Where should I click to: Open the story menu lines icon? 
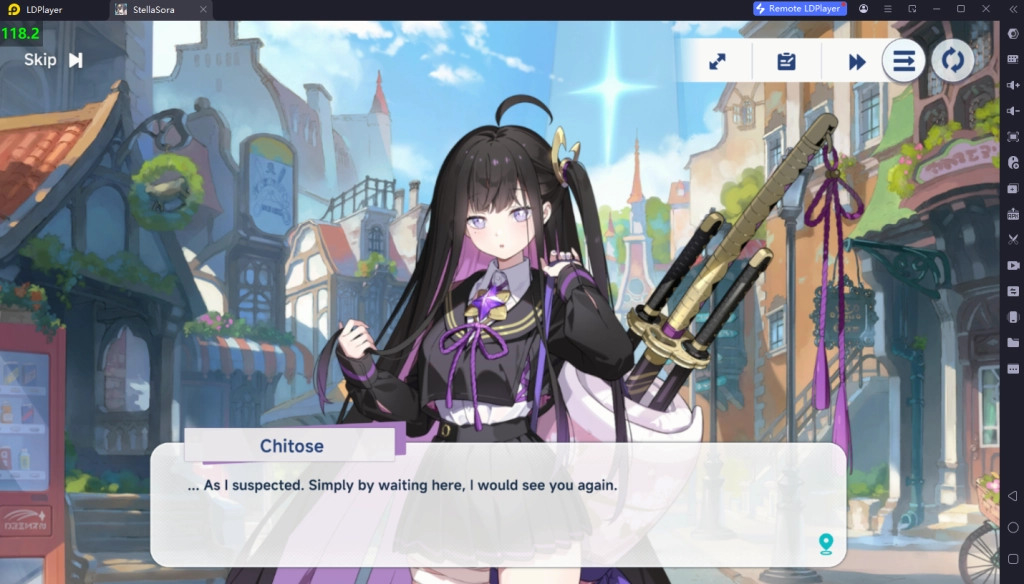coord(903,61)
